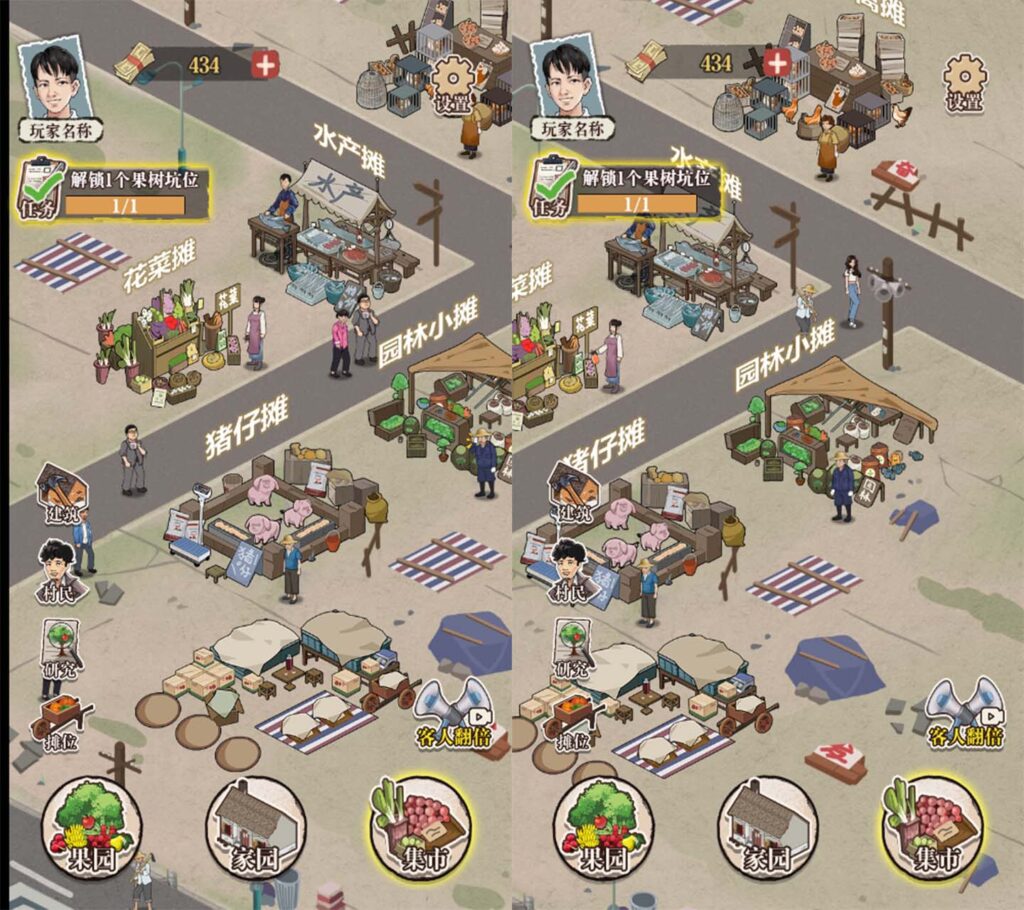The width and height of the screenshot is (1024, 910).
Task: Choose the 摊位 cart icon, left panel
Action: point(62,722)
